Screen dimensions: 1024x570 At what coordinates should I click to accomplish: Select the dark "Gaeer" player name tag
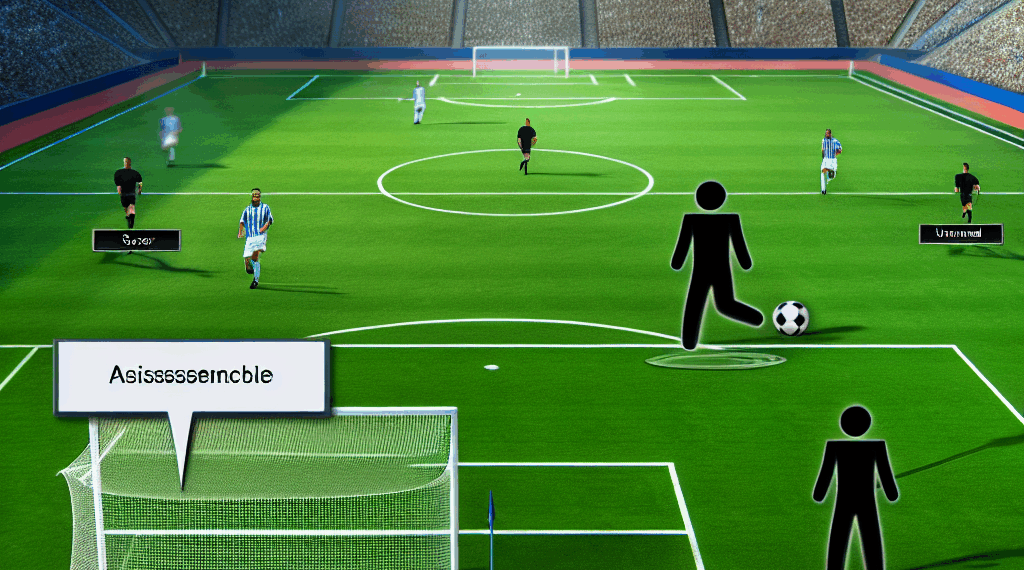[x=136, y=240]
